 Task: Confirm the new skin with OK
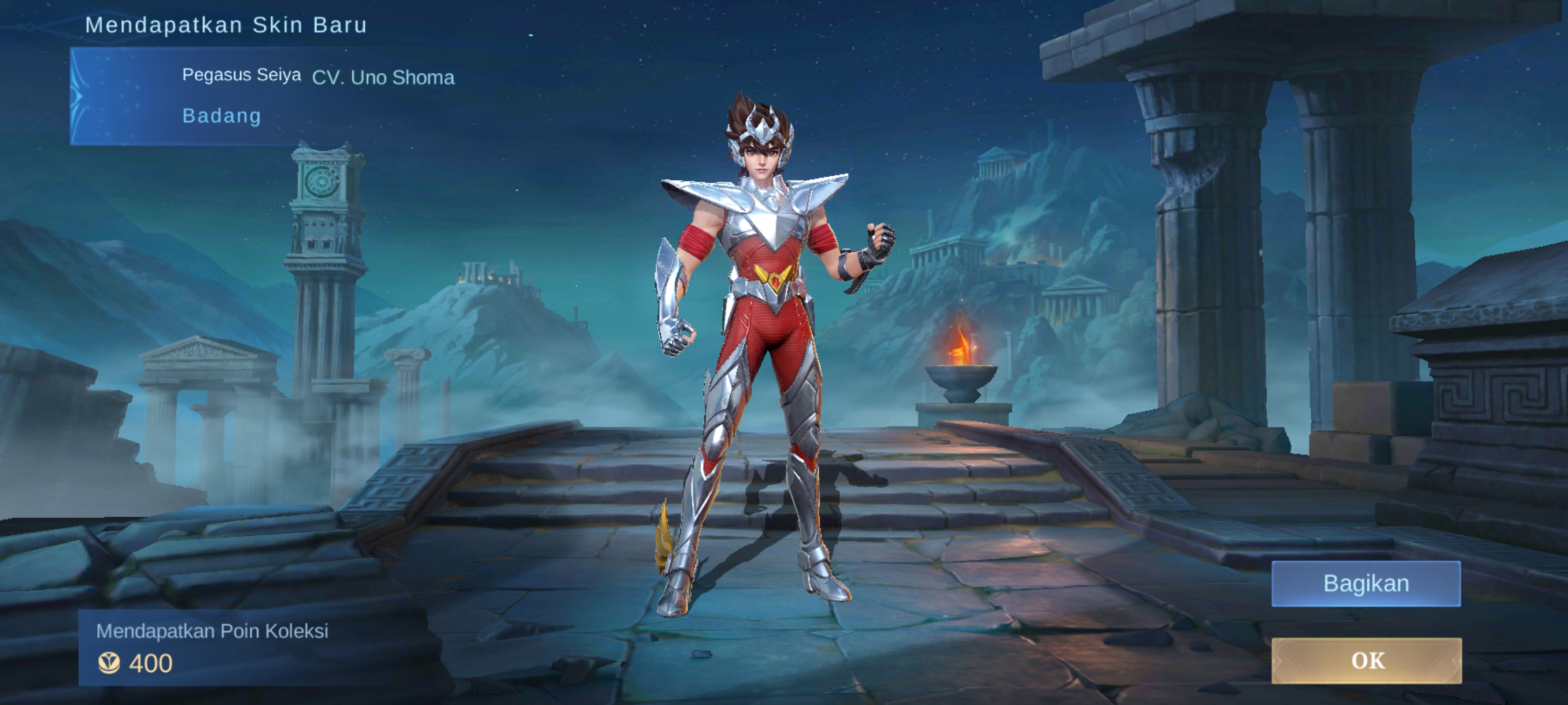tap(1366, 661)
